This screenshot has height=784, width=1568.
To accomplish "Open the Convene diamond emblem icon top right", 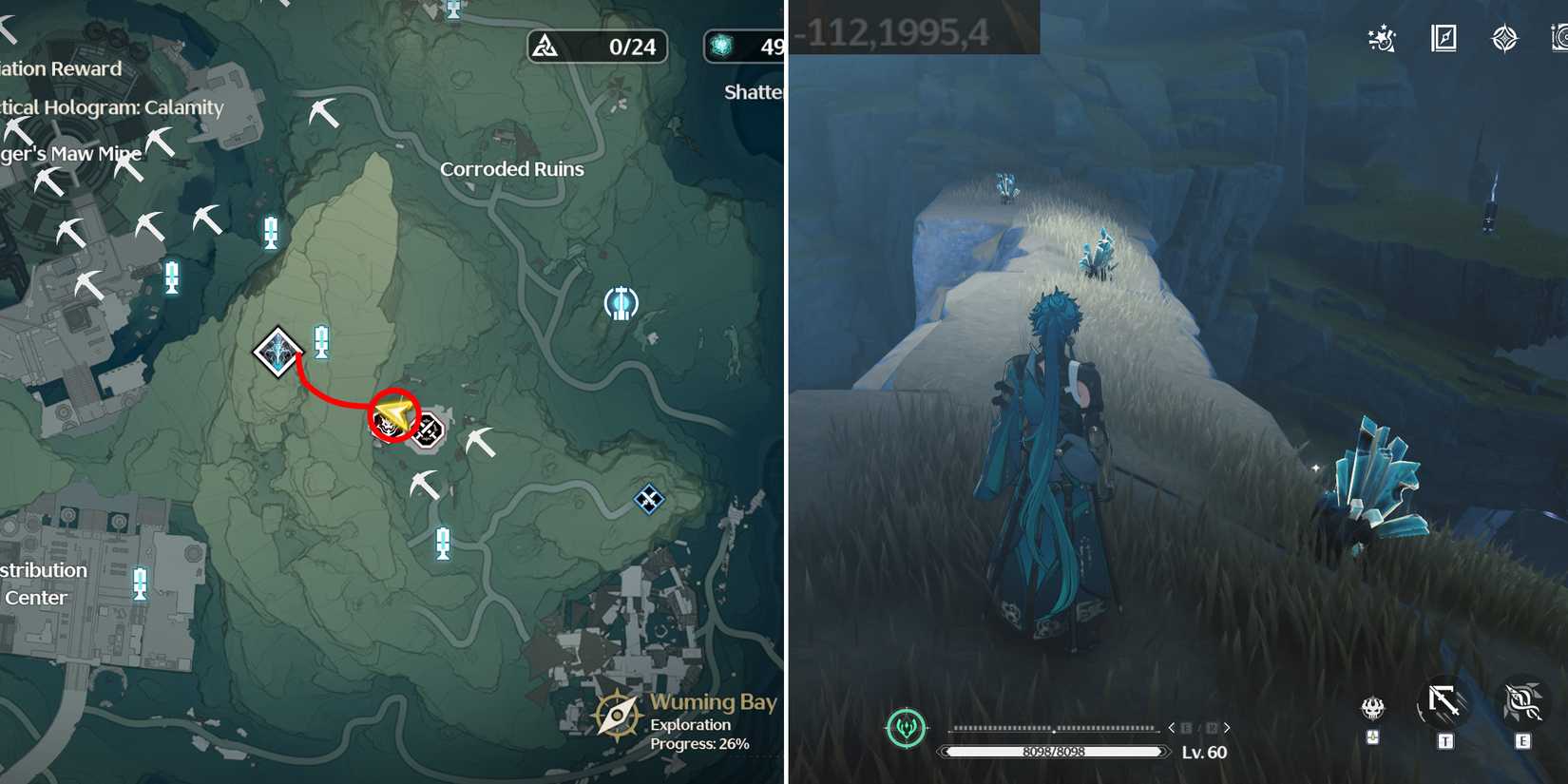I will coord(1504,38).
